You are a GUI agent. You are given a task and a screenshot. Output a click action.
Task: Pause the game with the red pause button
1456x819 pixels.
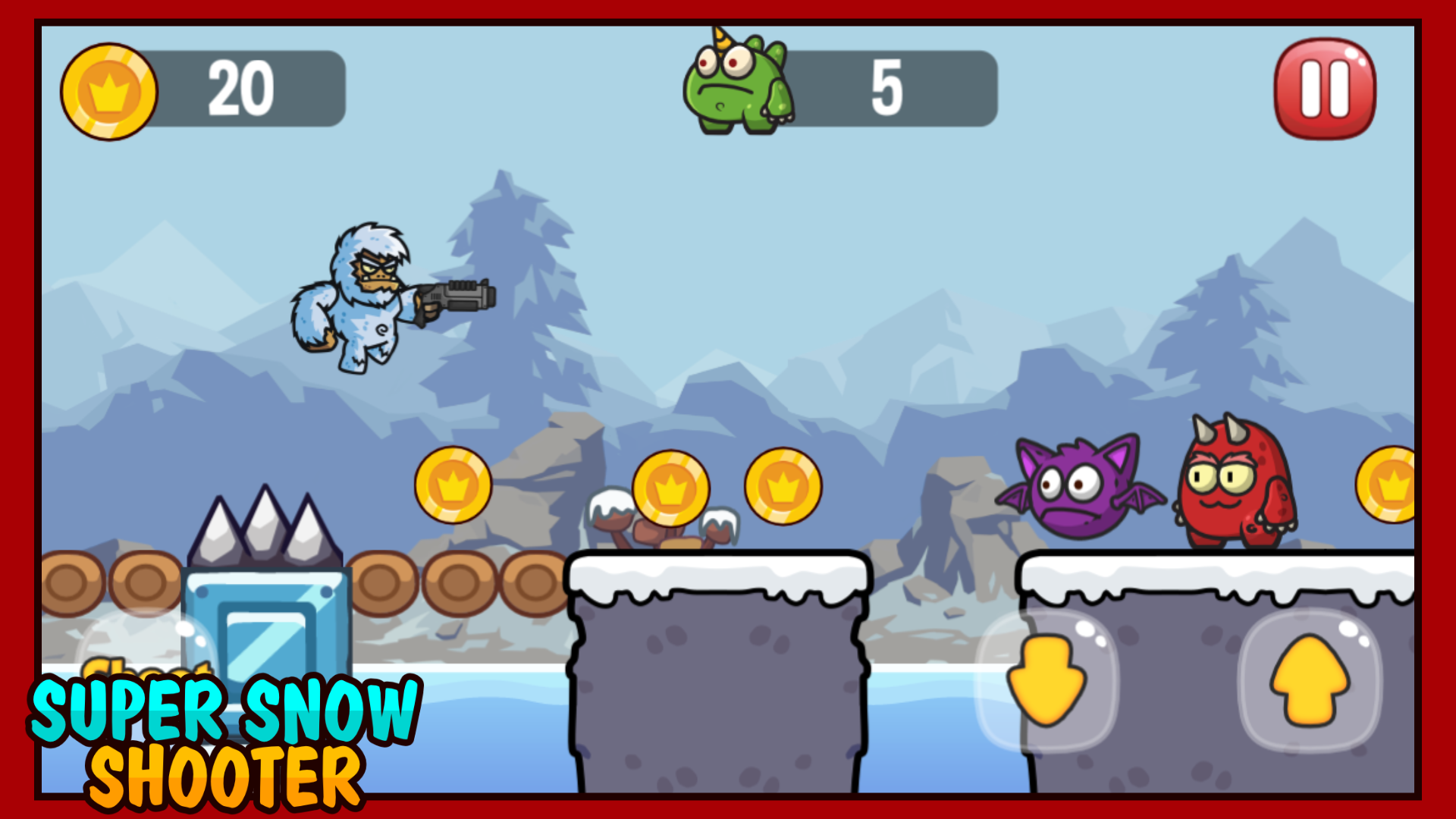tap(1326, 86)
